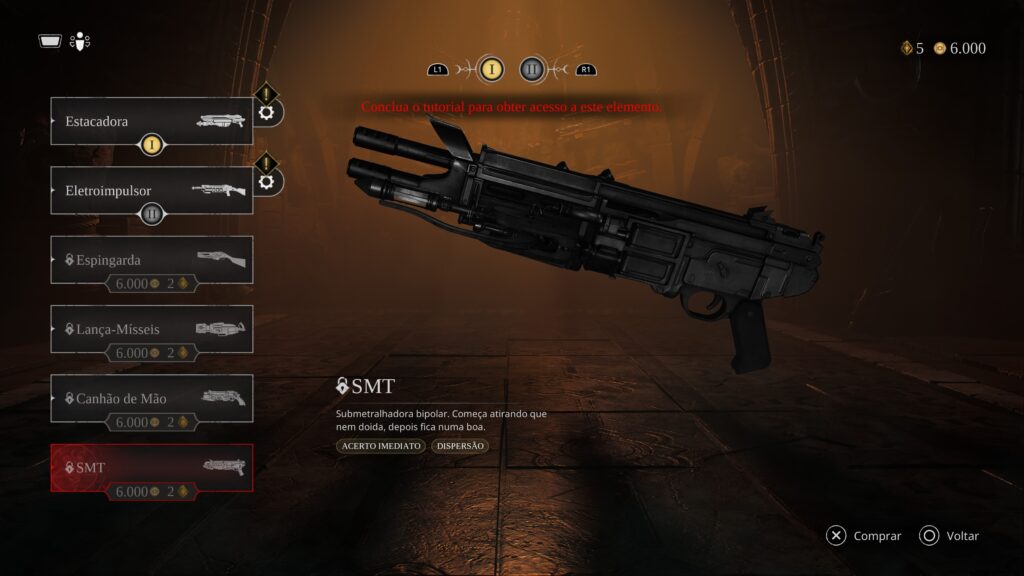Choose the locked Lança-Mísseis weapon
1024x576 pixels.
[x=151, y=328]
